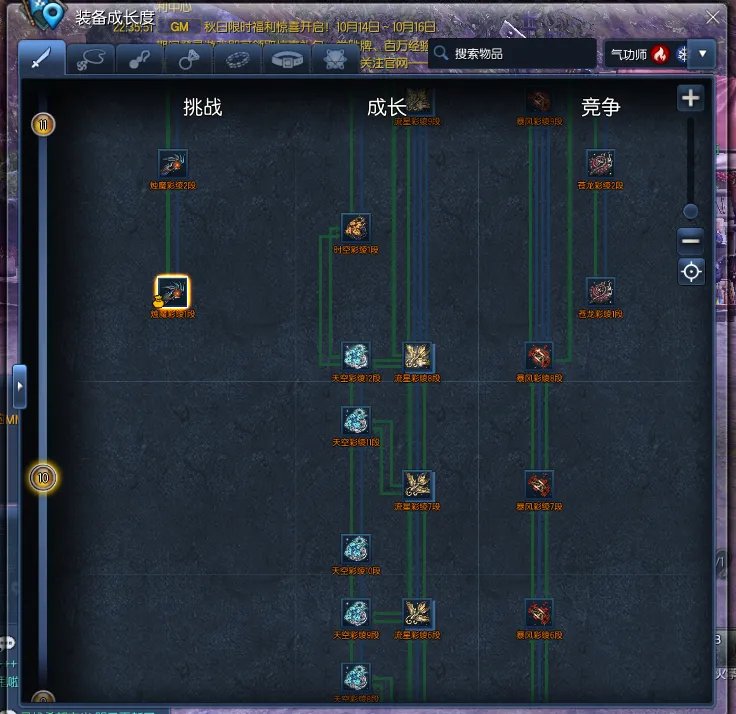Open the belt equipment tab
736x714 pixels.
tap(289, 59)
